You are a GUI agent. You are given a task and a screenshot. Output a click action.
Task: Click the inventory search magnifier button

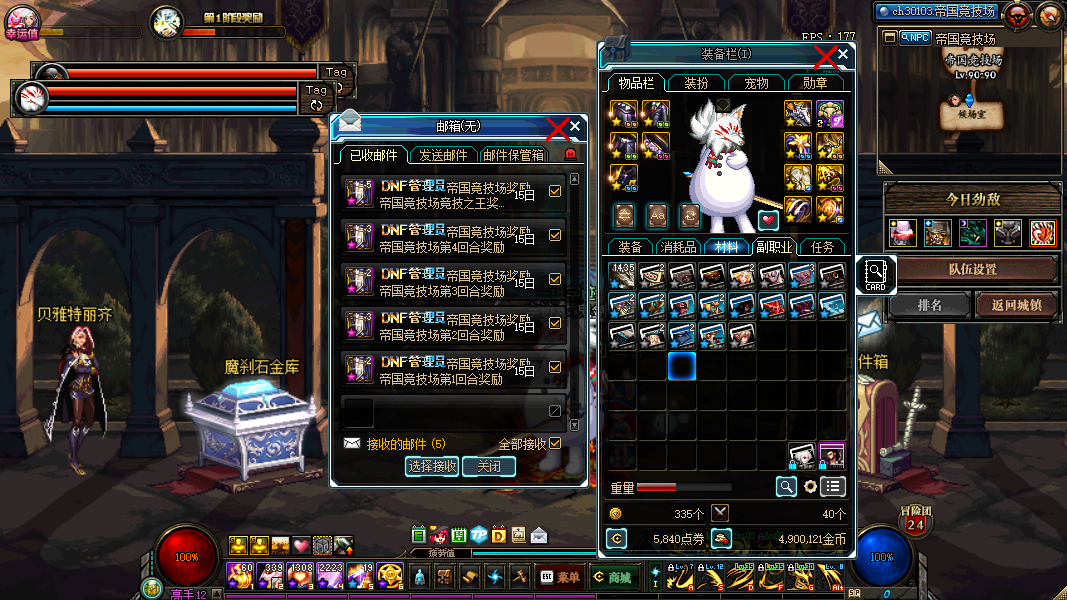787,486
